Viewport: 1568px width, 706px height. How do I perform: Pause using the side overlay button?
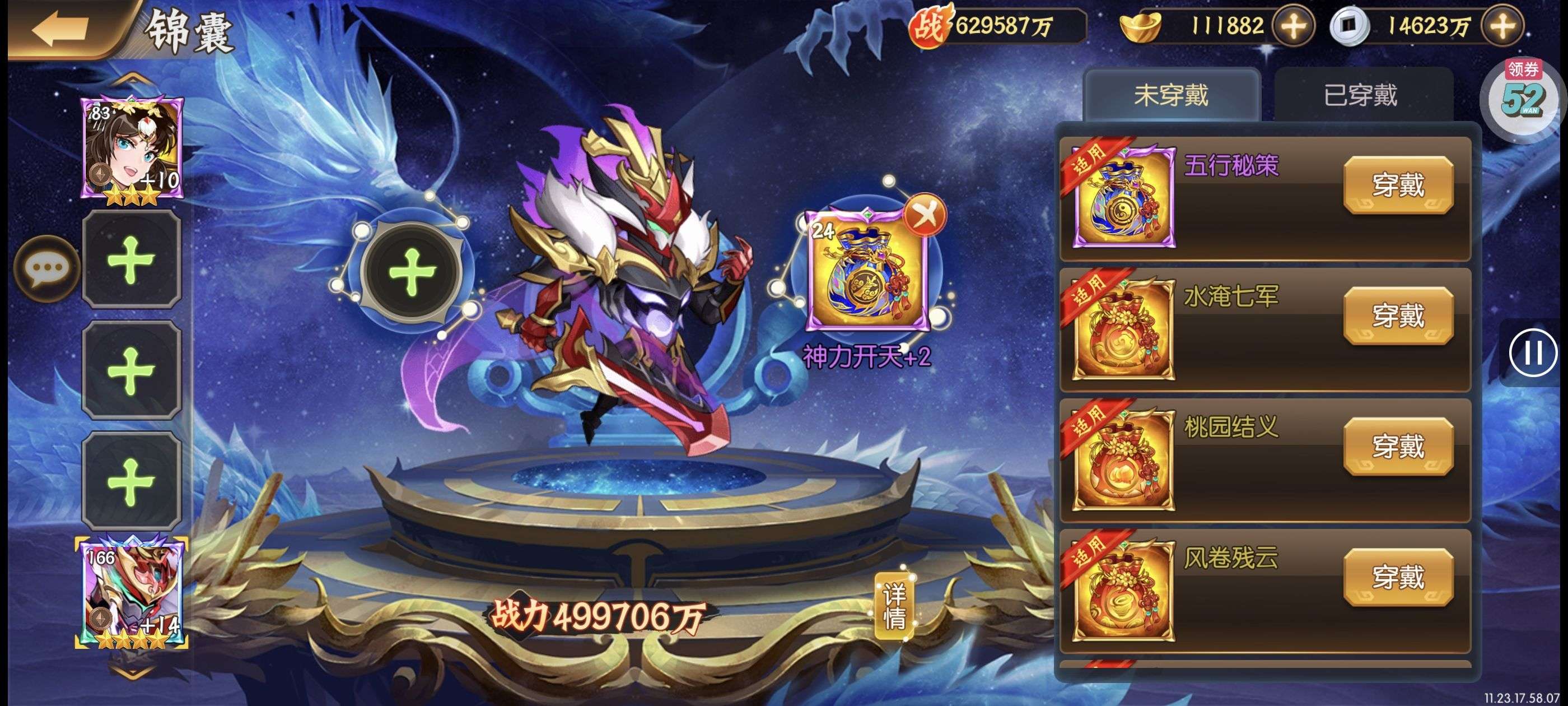pyautogui.click(x=1533, y=352)
